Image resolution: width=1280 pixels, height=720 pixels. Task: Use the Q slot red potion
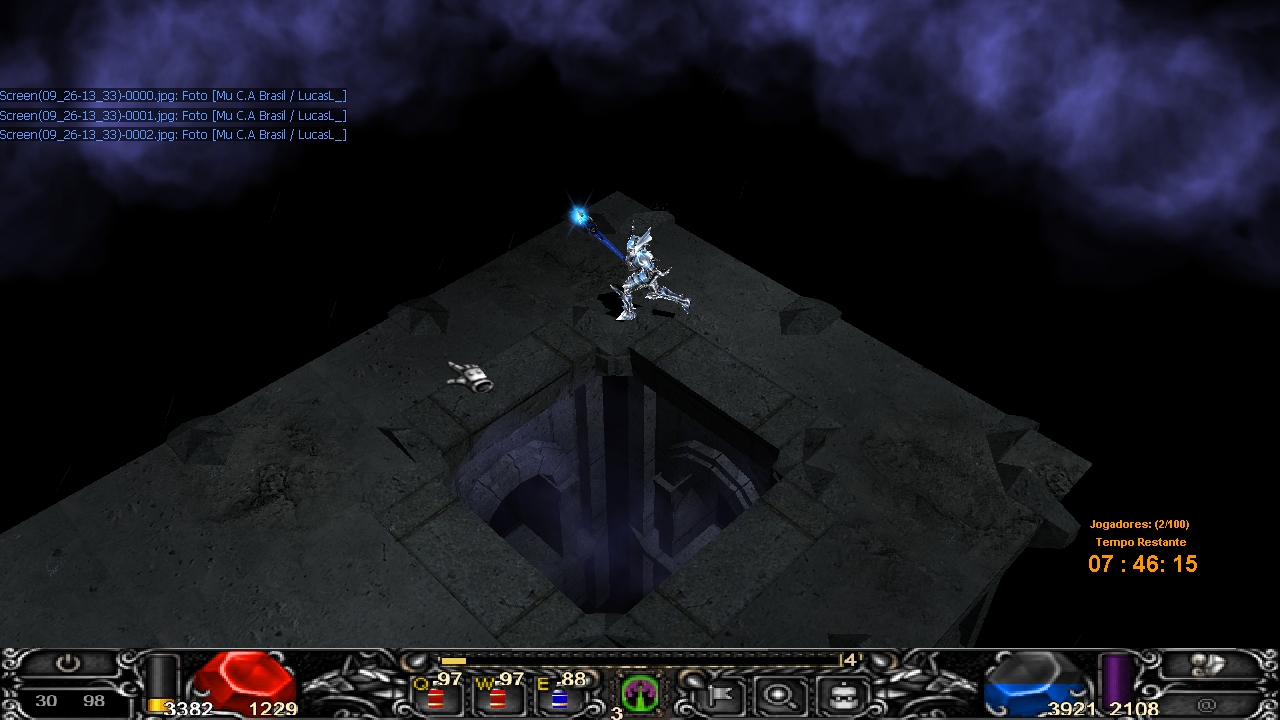(x=436, y=695)
